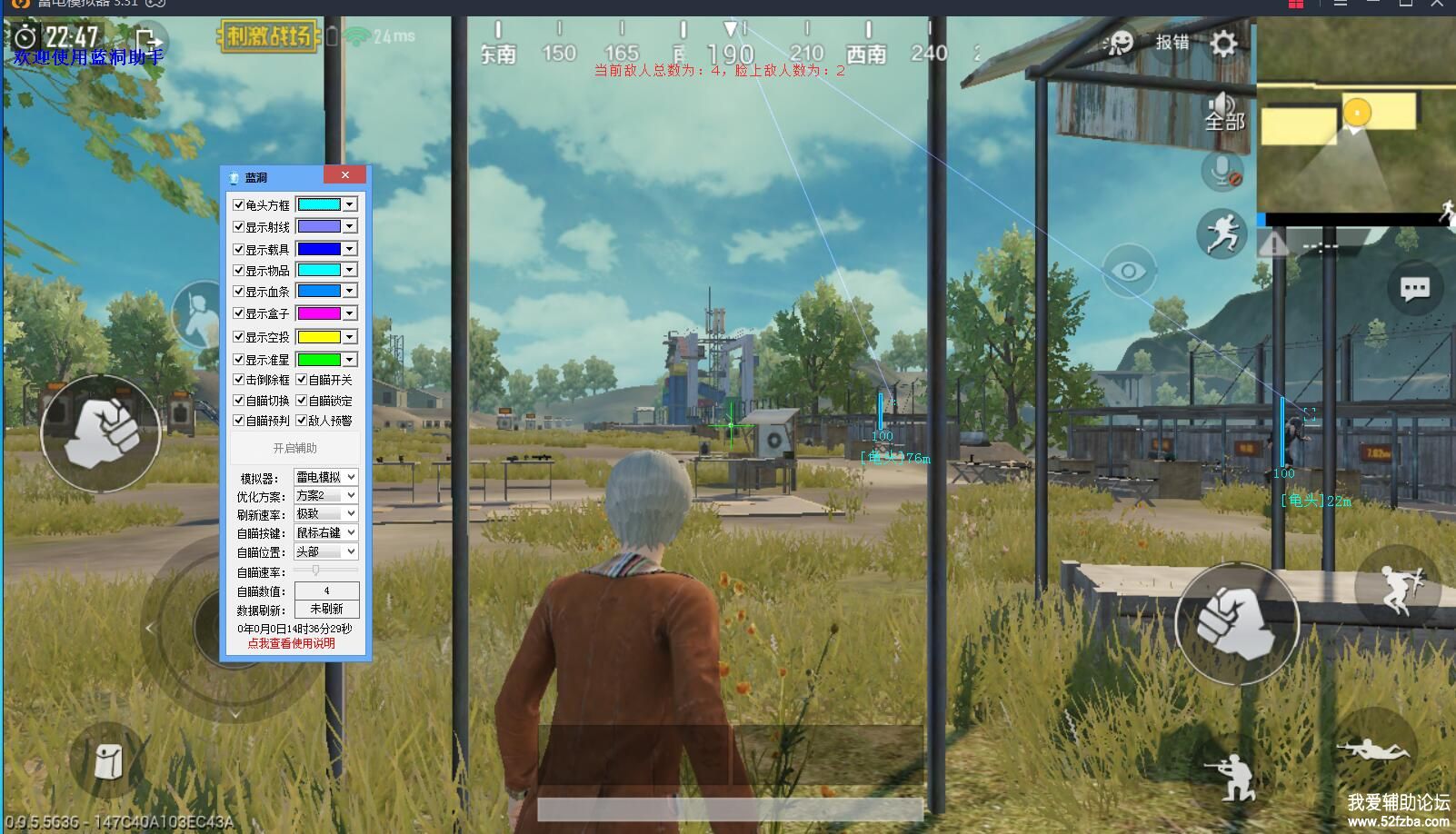Toggle the muted microphone icon
Image resolution: width=1456 pixels, height=834 pixels.
[1222, 170]
